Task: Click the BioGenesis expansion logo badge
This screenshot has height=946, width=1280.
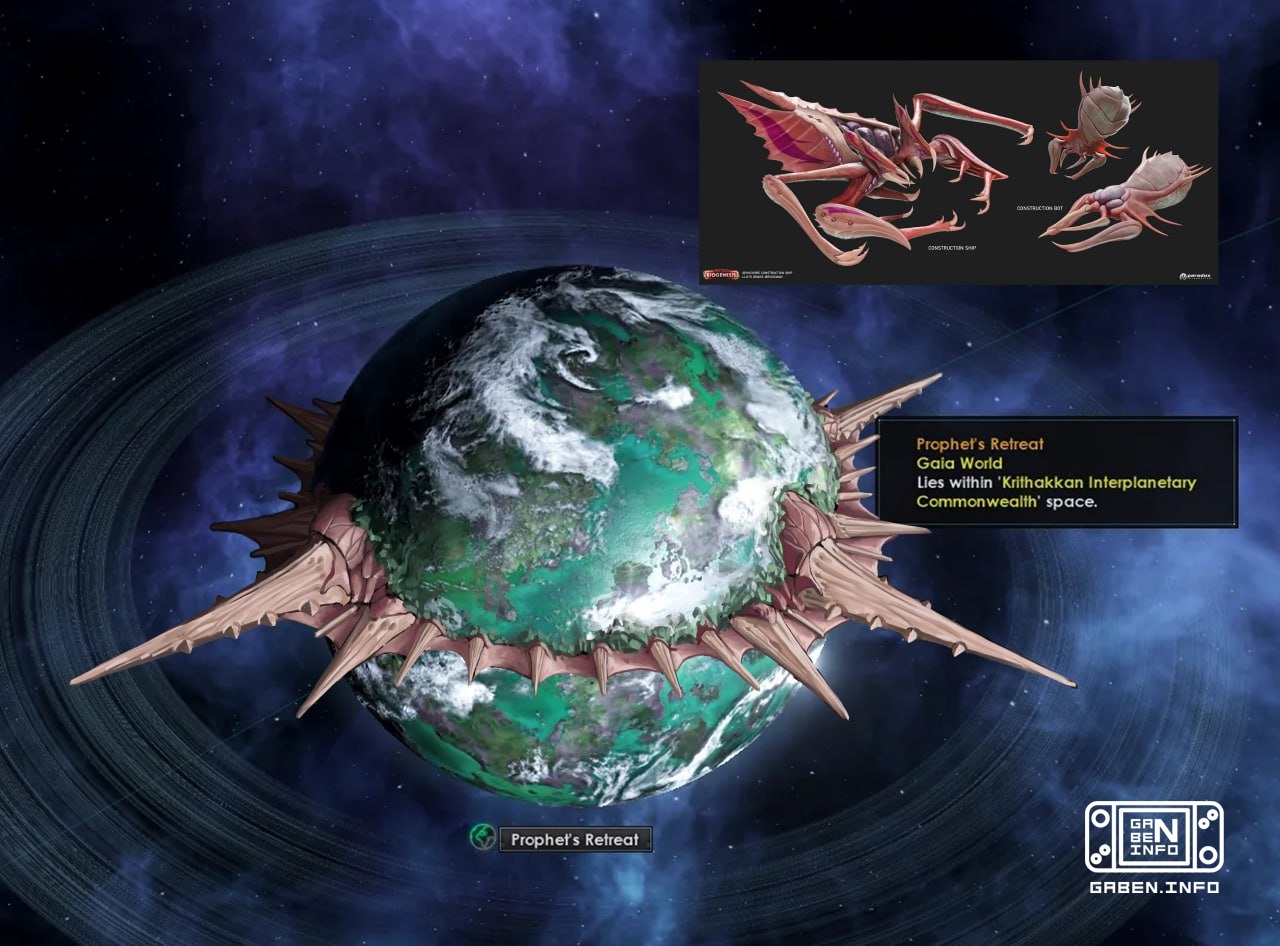Action: click(723, 273)
